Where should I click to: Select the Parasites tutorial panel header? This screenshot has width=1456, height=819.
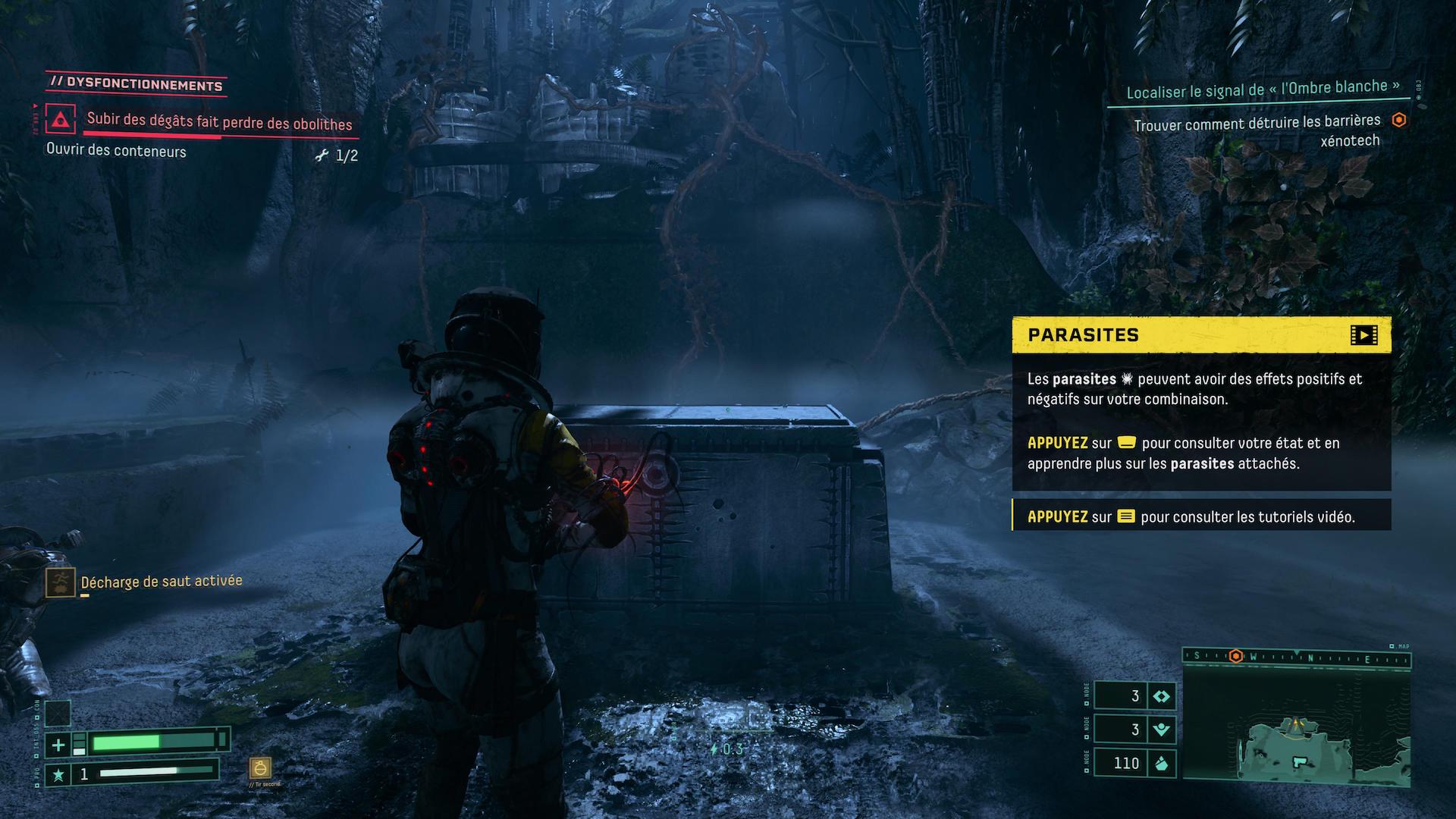tap(1201, 335)
